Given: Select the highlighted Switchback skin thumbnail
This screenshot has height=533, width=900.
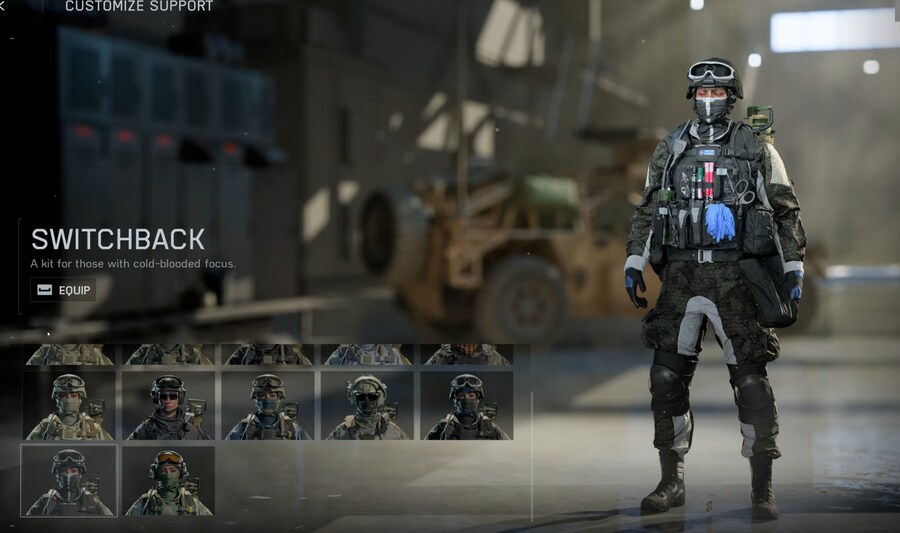Looking at the screenshot, I should (x=69, y=481).
